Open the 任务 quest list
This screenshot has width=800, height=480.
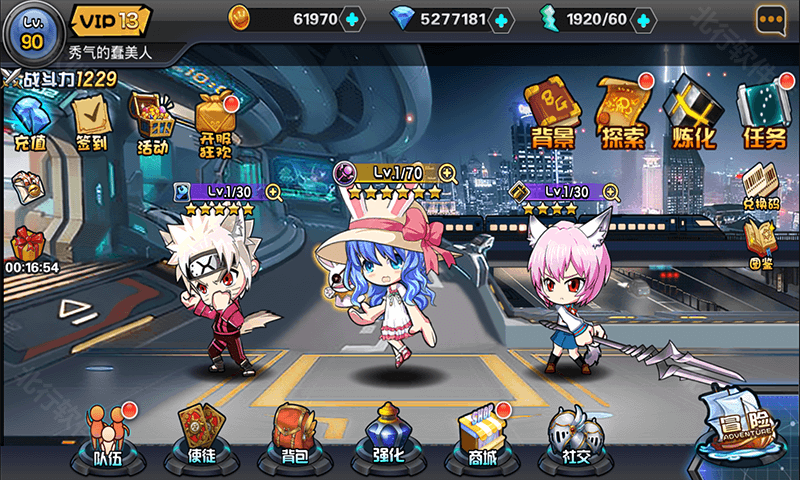[764, 112]
